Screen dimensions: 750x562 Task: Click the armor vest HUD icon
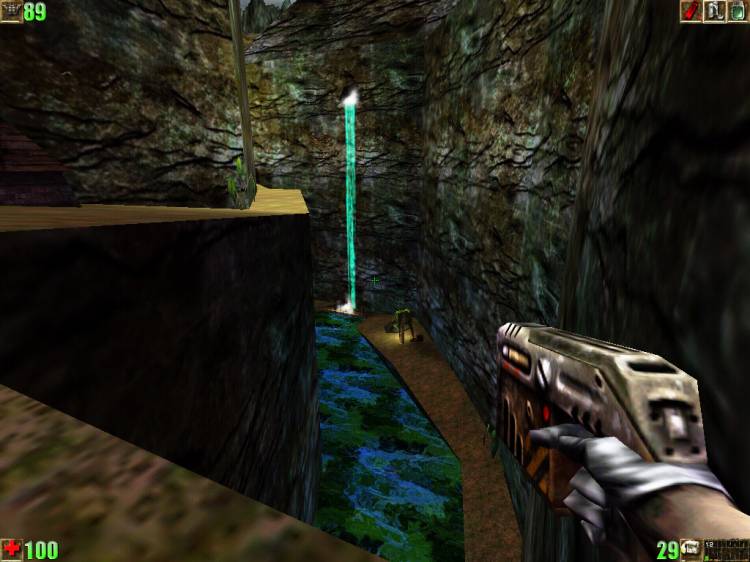pos(11,12)
